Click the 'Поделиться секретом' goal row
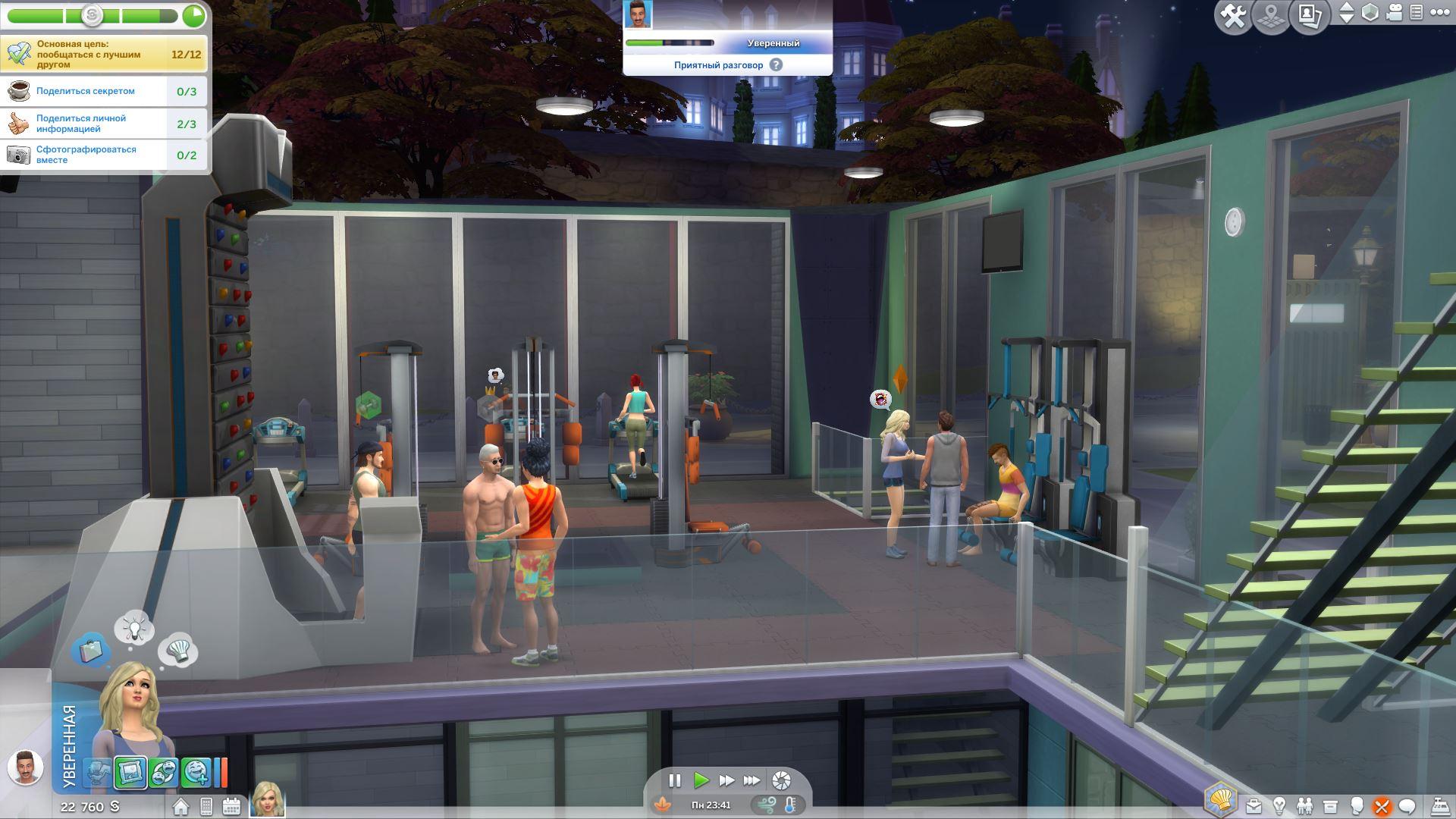Viewport: 1456px width, 819px height. 104,92
